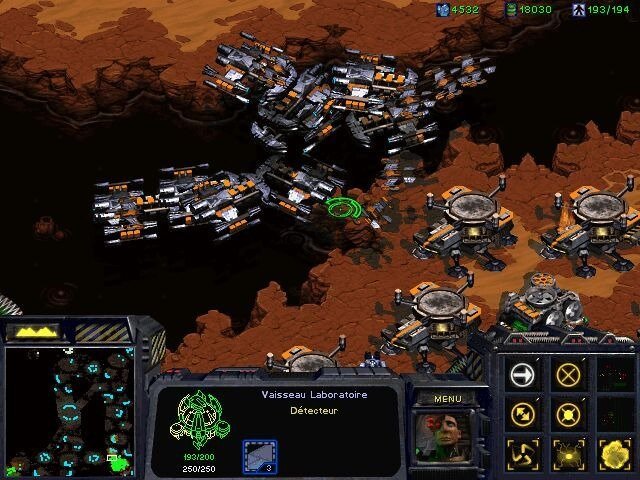Use the Irradiate ability
The width and height of the screenshot is (640, 480).
(x=614, y=453)
